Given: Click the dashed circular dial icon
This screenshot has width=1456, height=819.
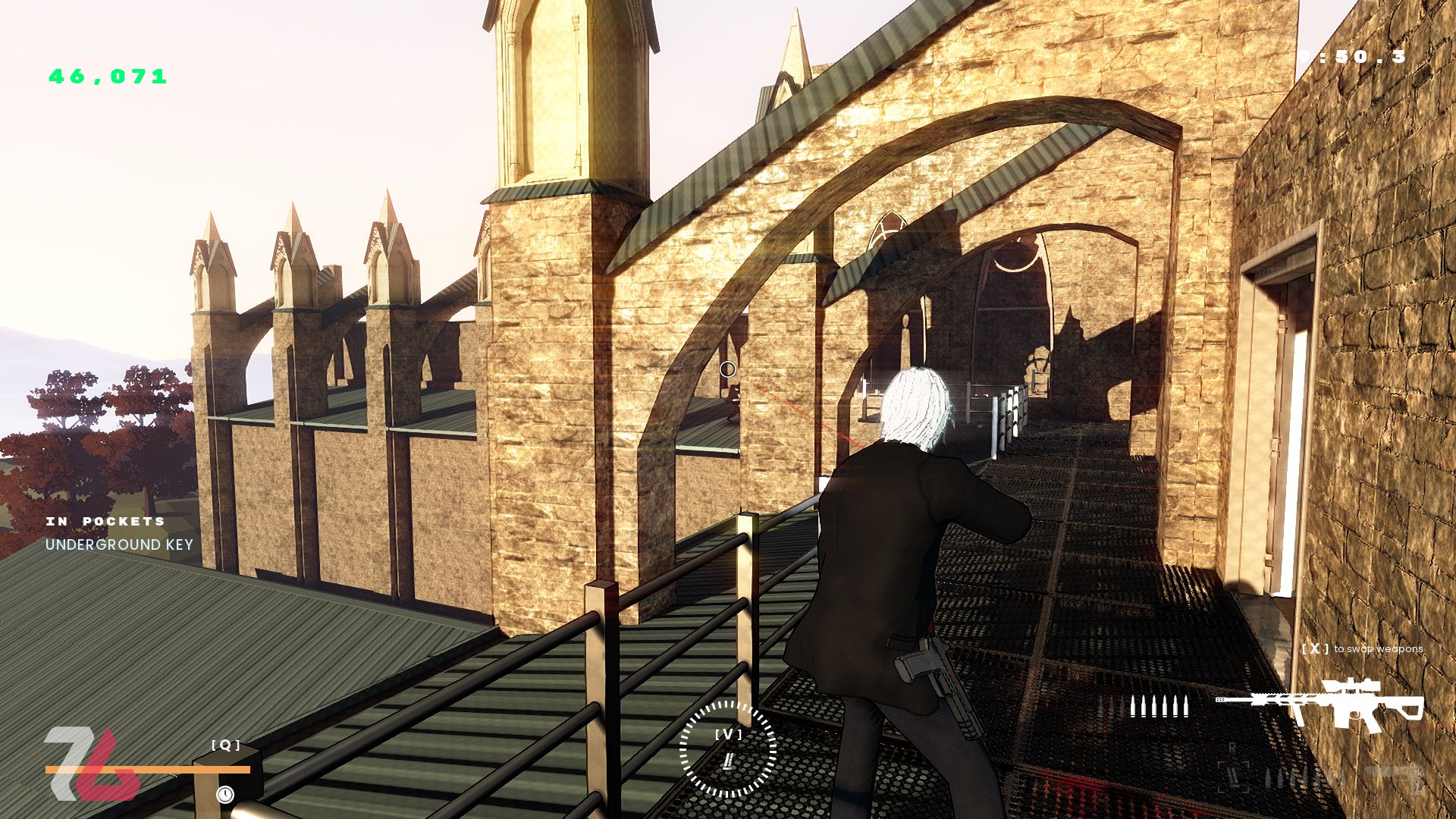Looking at the screenshot, I should tap(728, 748).
